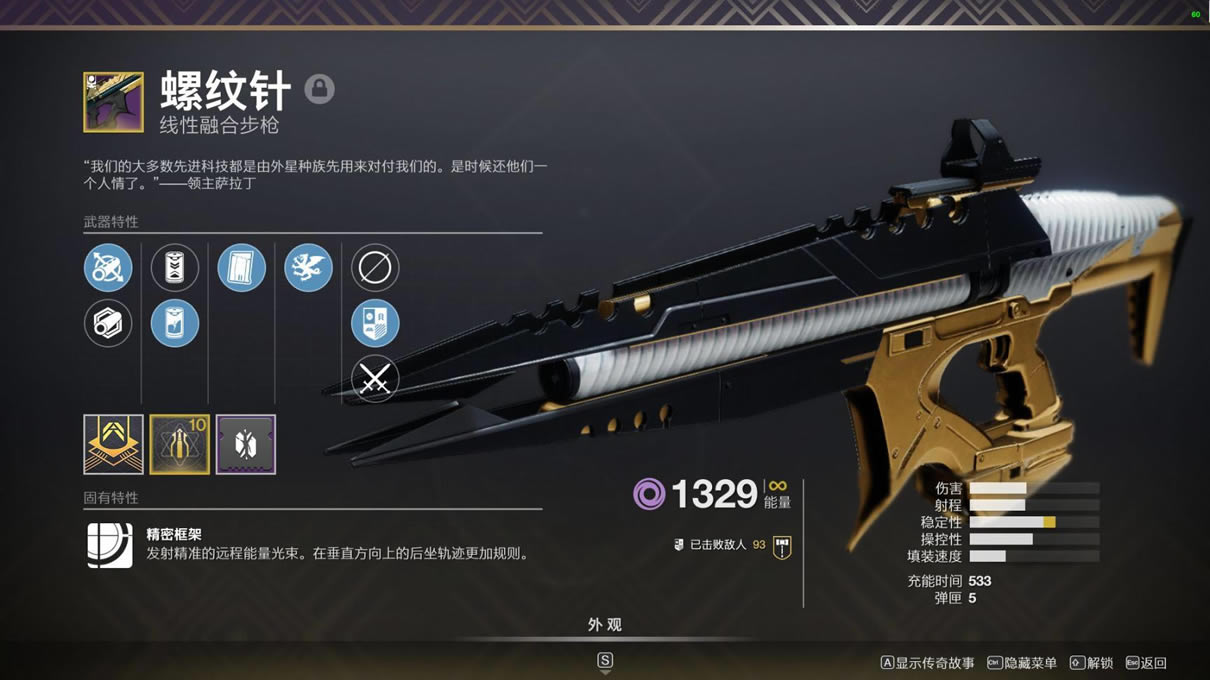Select the battery perk with chevrons
The width and height of the screenshot is (1210, 680).
175,268
